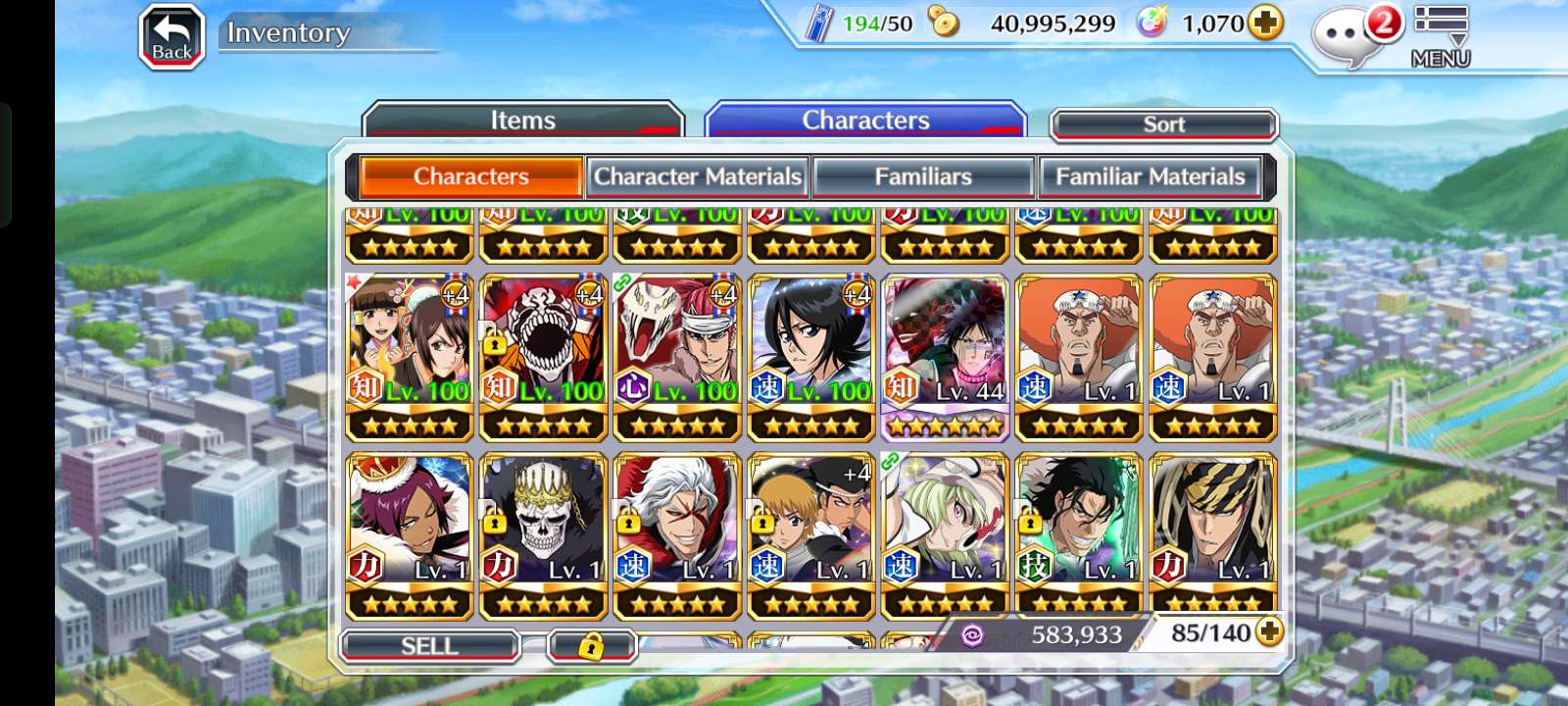Choose the Yoruichi Lv. 1 character card
1568x706 pixels.
pos(410,536)
